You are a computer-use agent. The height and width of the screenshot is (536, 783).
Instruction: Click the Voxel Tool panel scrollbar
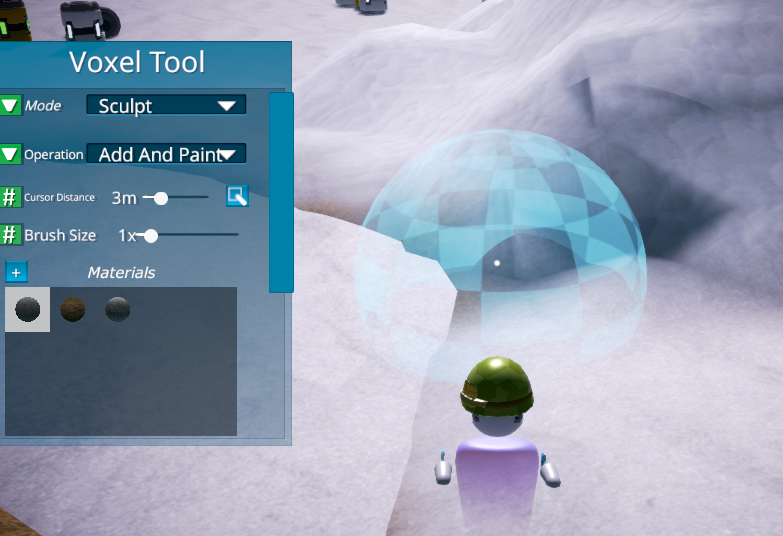[281, 192]
